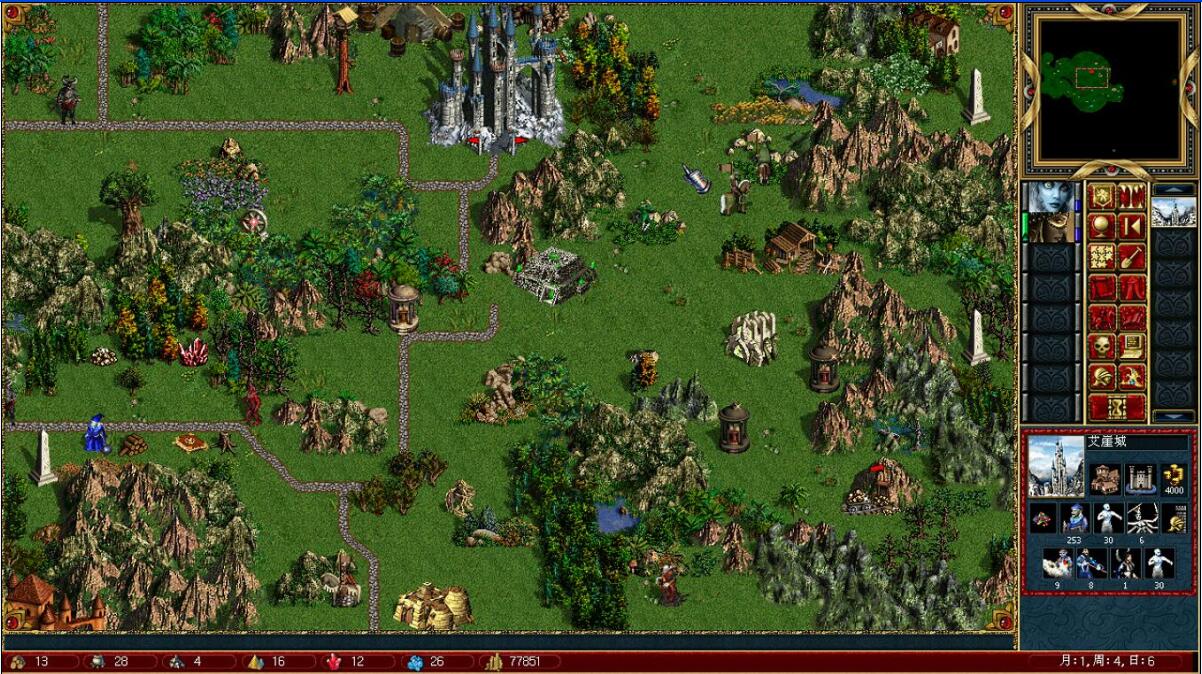This screenshot has height=674, width=1202.
Task: Activate the move hero arrows button
Action: coord(1102,257)
